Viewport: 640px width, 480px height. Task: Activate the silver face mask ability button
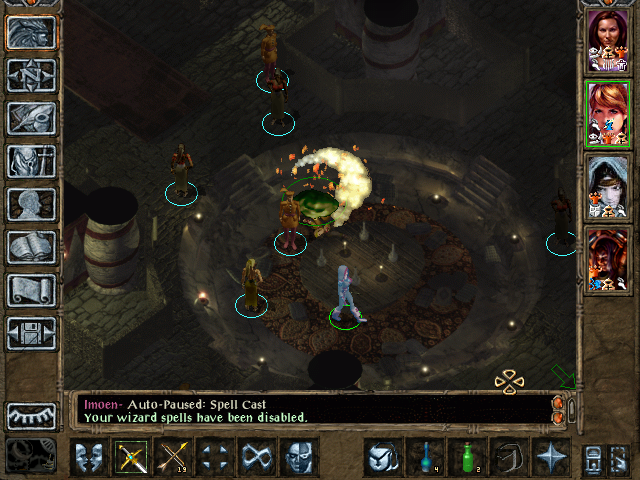tap(297, 457)
